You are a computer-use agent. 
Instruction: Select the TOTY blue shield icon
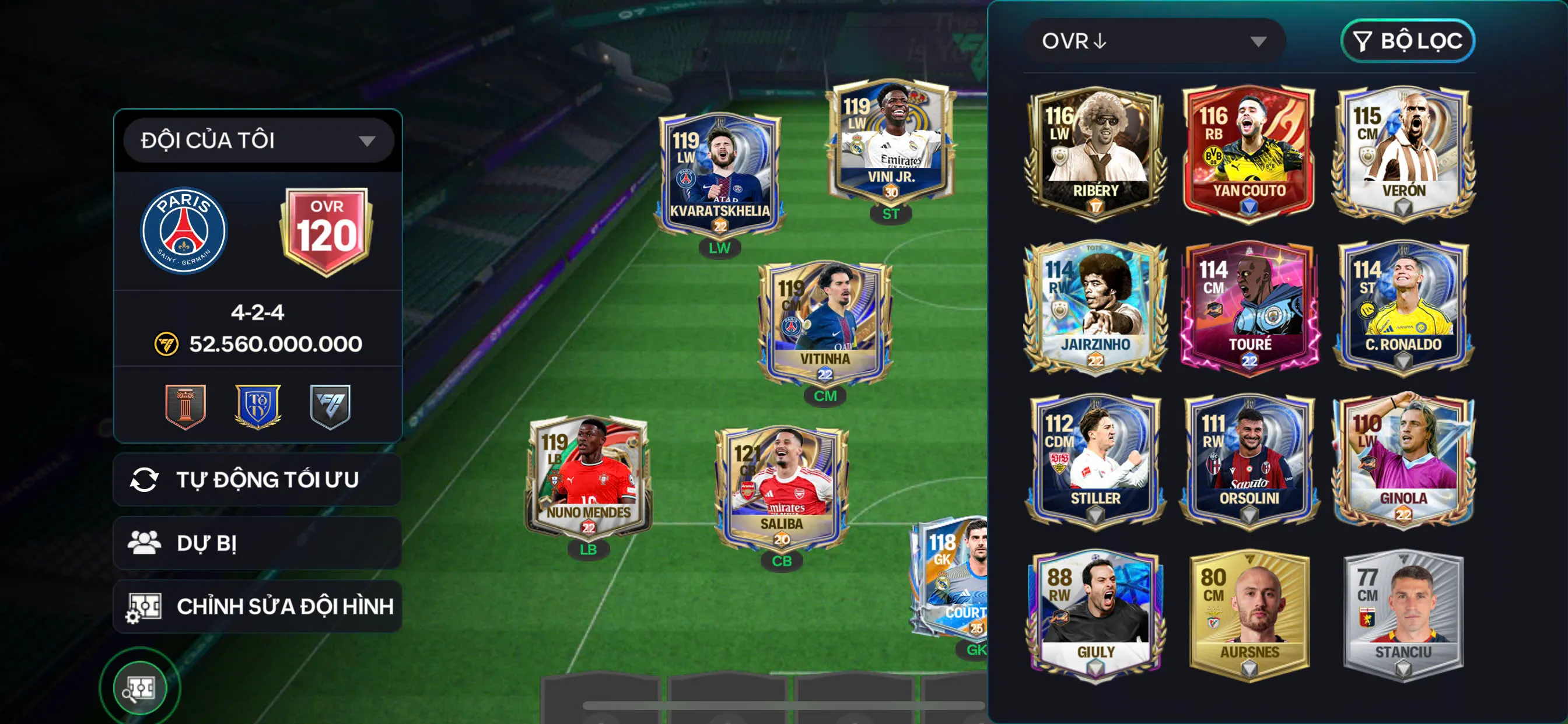coord(256,407)
